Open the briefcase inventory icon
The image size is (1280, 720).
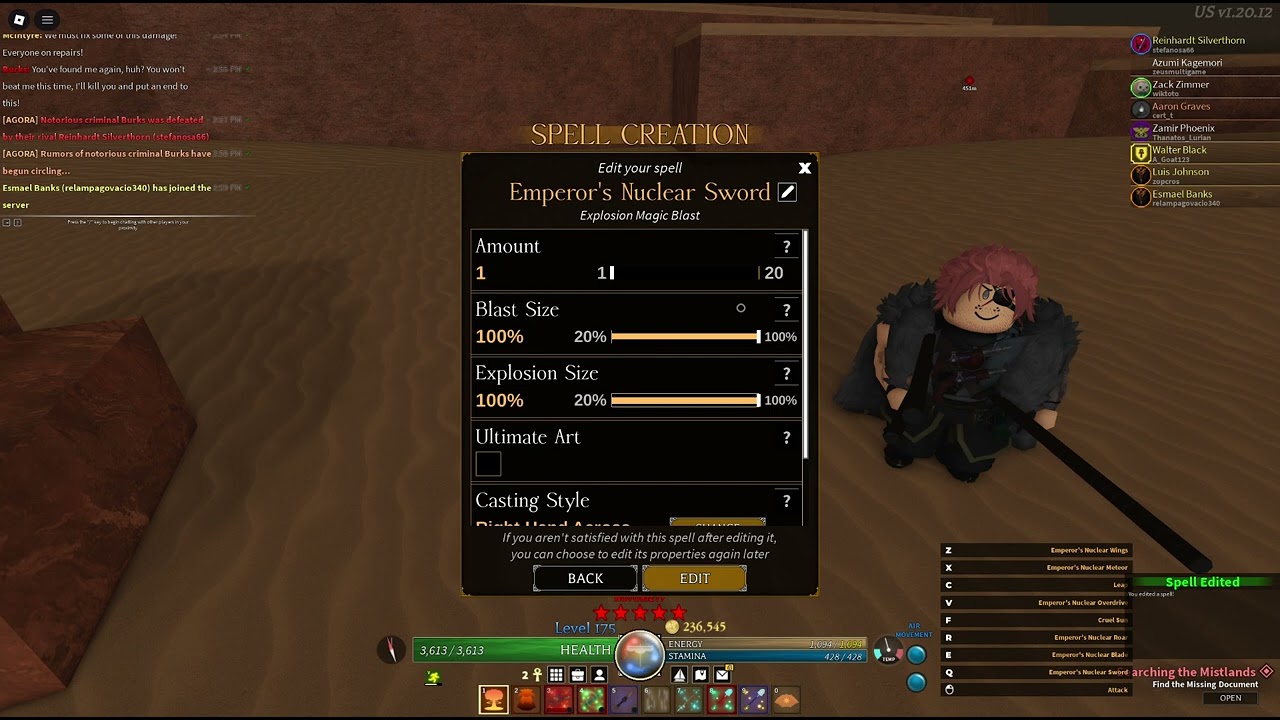(578, 675)
